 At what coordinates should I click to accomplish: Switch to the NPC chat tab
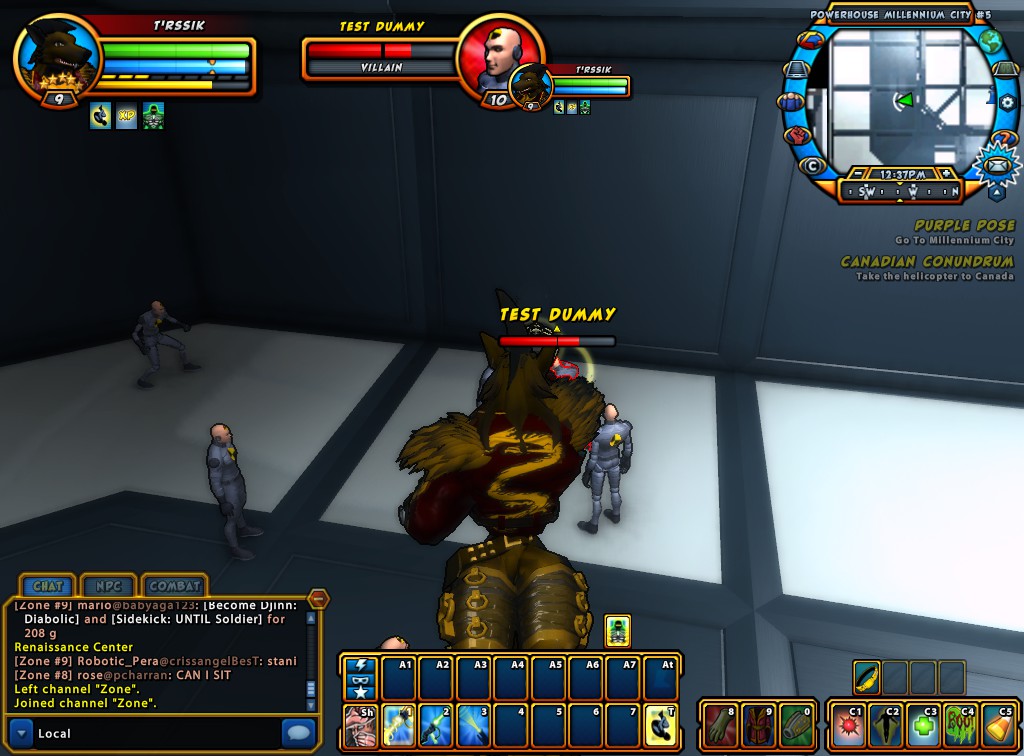[x=108, y=585]
